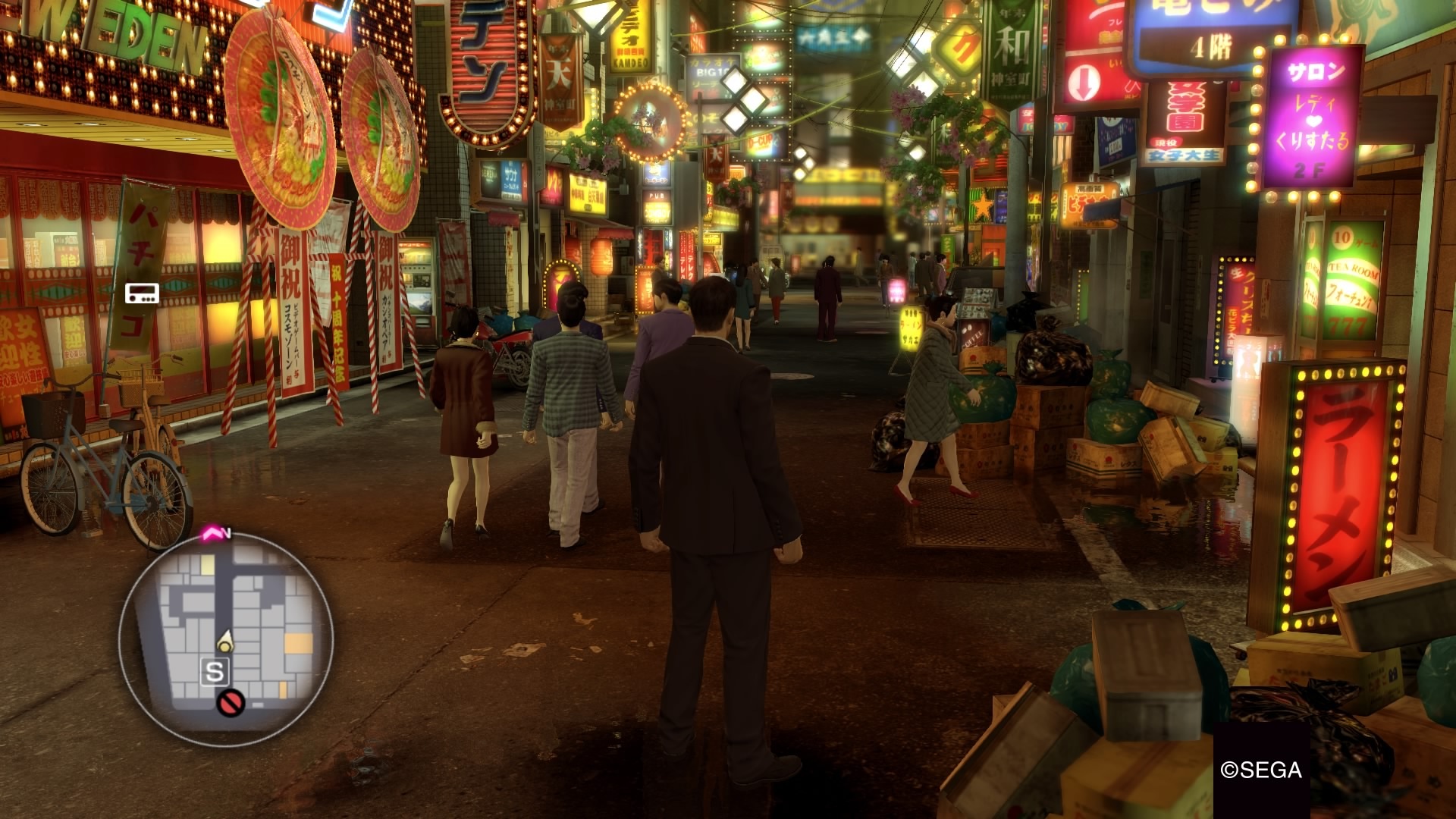
Task: Select the player arrow on the minimap
Action: [x=225, y=642]
